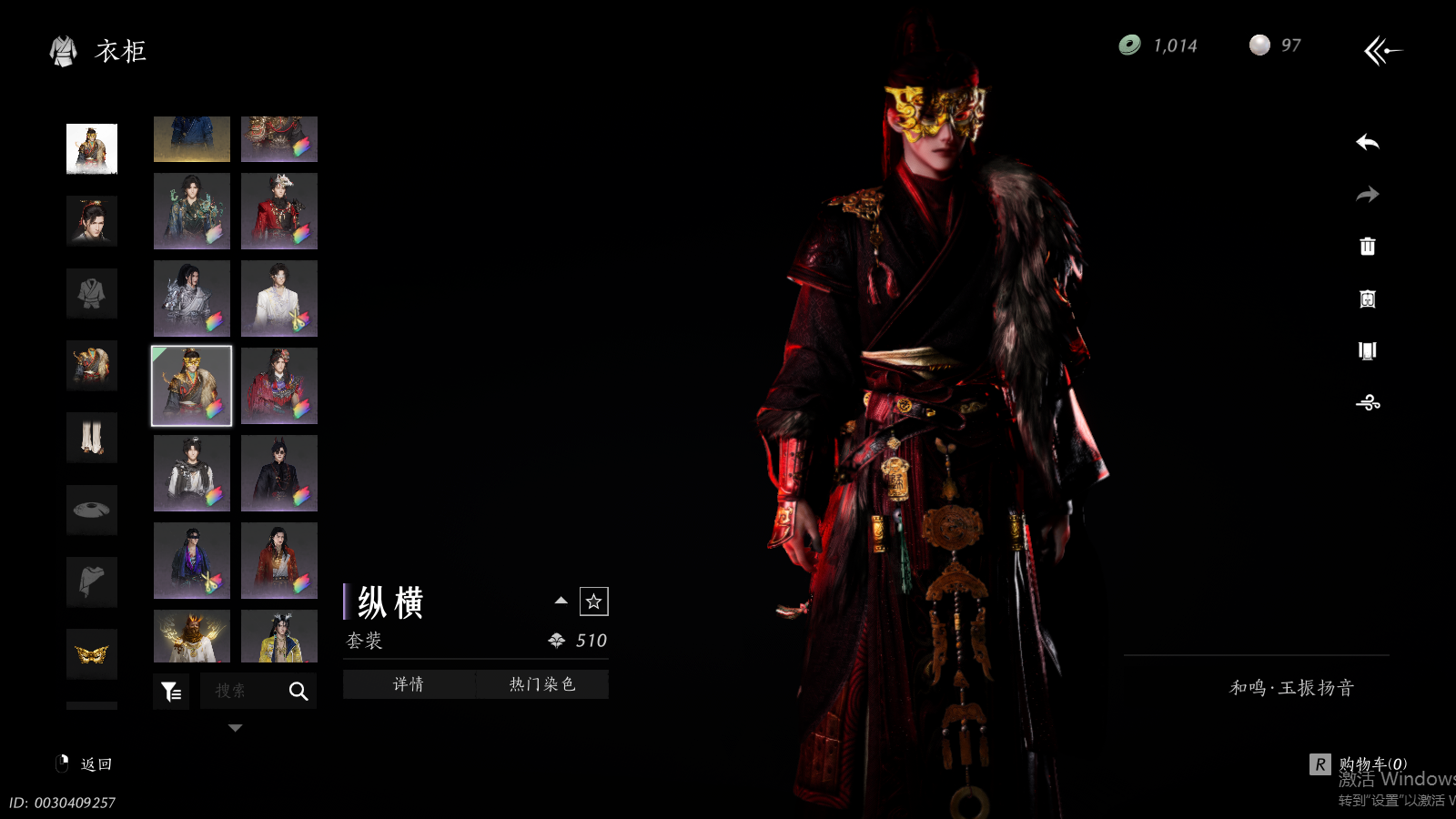Switch to the white boots category
The height and width of the screenshot is (819, 1456).
(92, 438)
